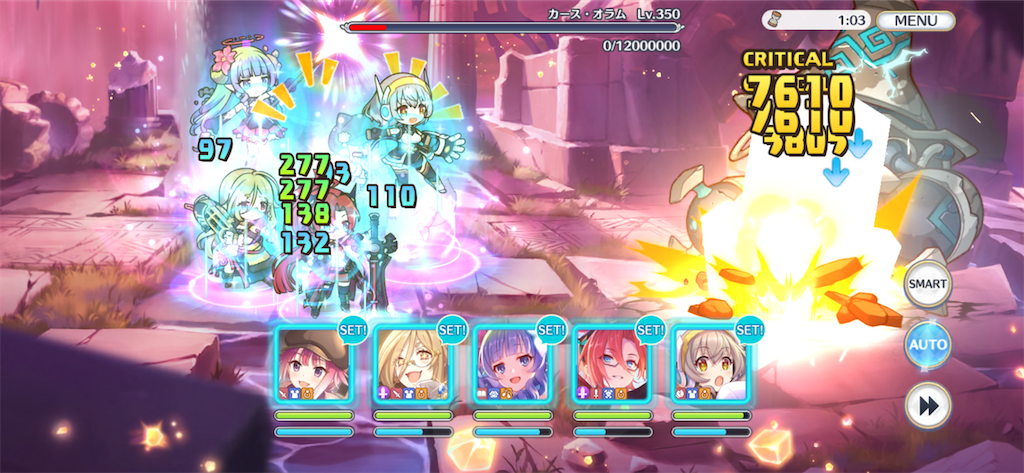1024x473 pixels.
Task: Choose the purple-haired girl character portrait
Action: 512,364
